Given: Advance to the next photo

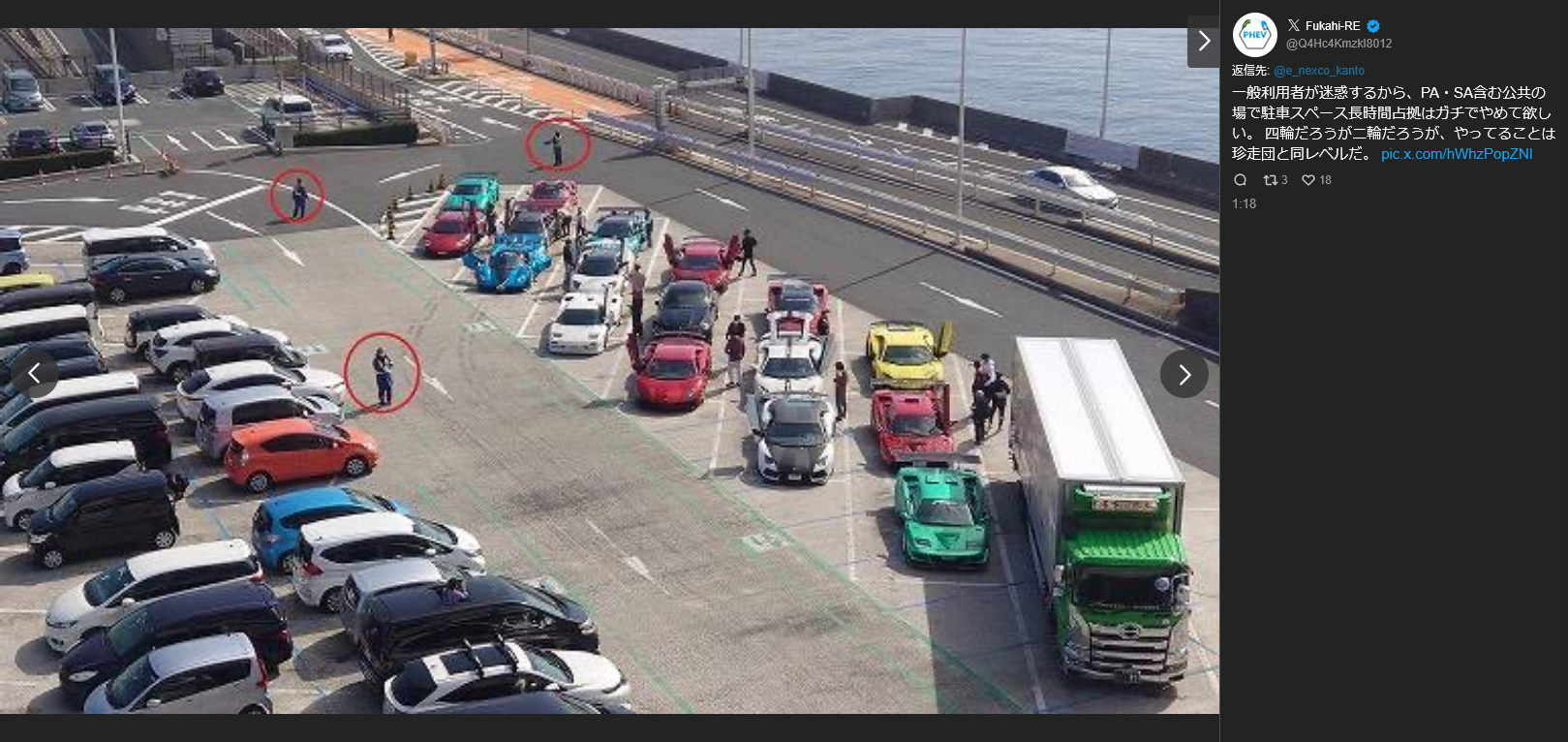Looking at the screenshot, I should click(x=1184, y=374).
